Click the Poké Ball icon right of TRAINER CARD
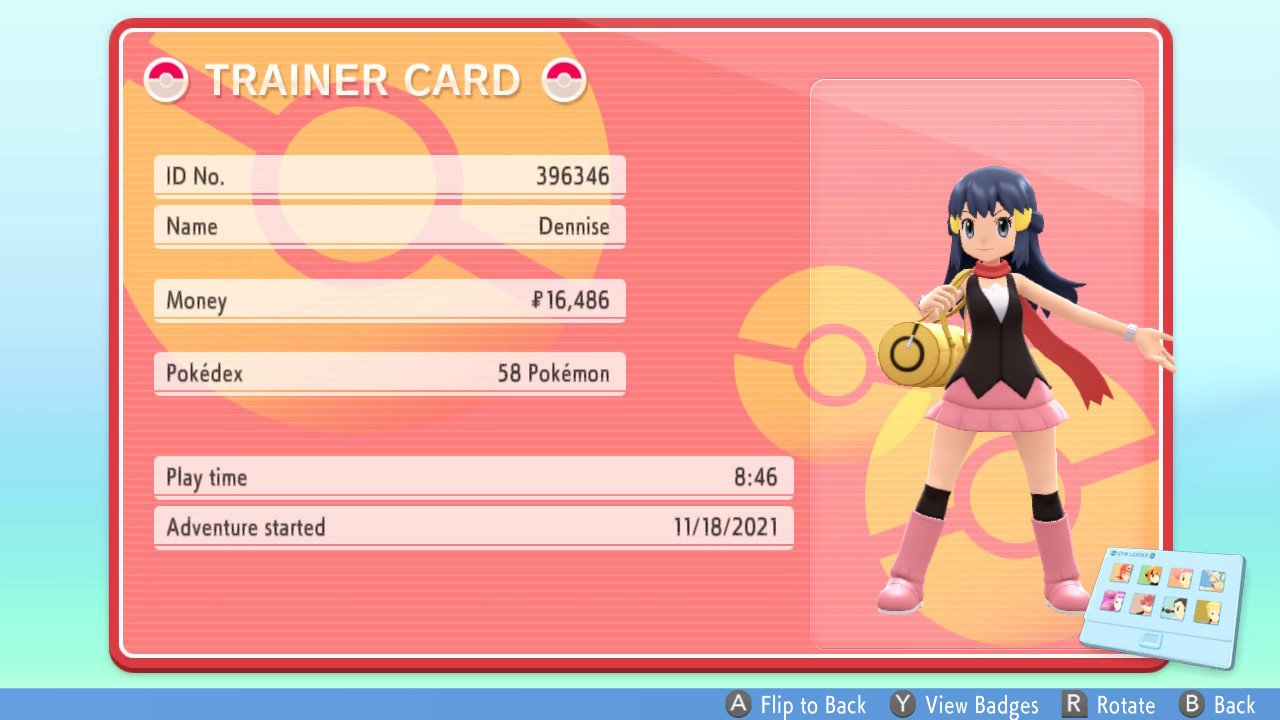Image resolution: width=1280 pixels, height=720 pixels. 566,80
